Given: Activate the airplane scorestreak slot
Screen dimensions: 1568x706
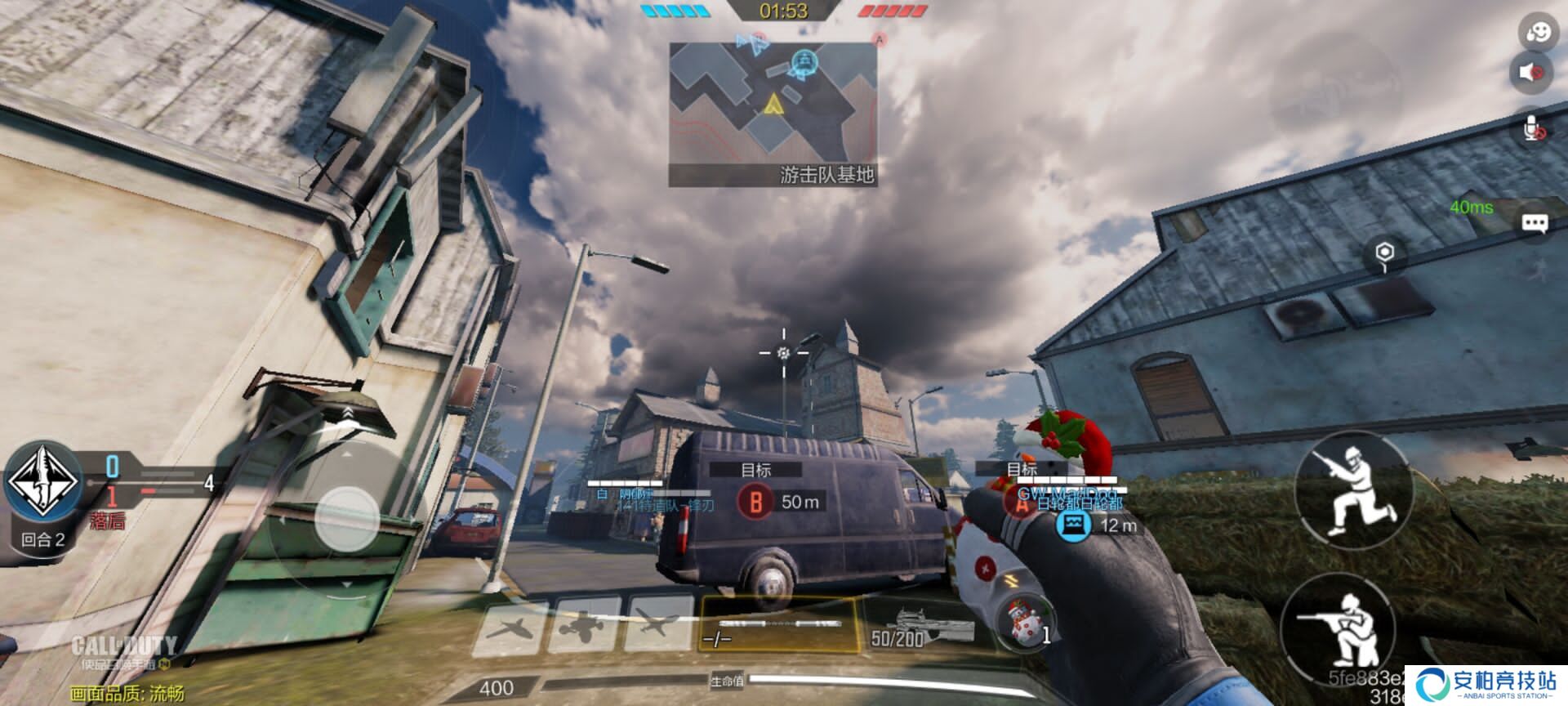Looking at the screenshot, I should click(x=657, y=626).
